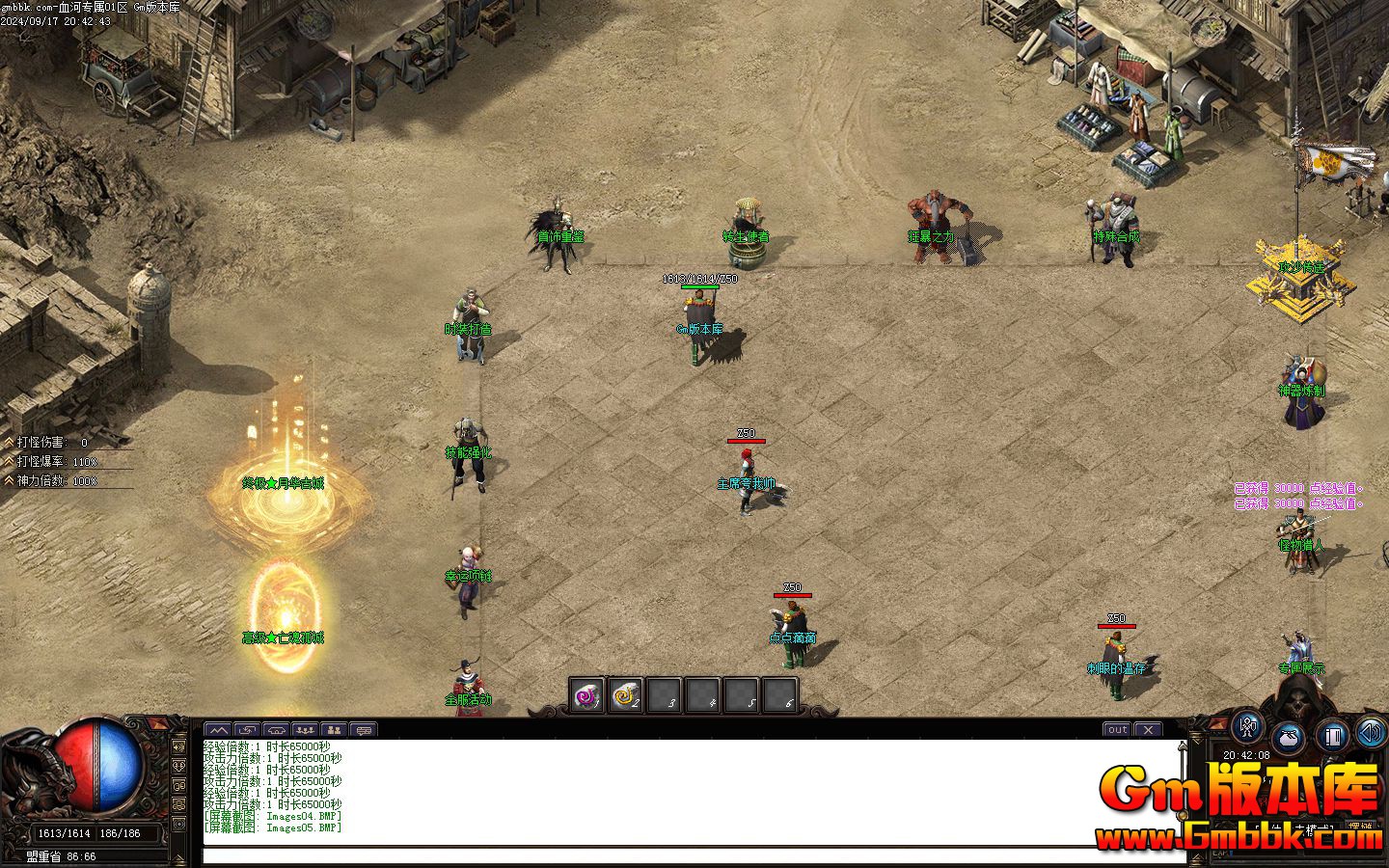Toggle game sound with the speaker button
The width and height of the screenshot is (1389, 868).
click(1371, 733)
